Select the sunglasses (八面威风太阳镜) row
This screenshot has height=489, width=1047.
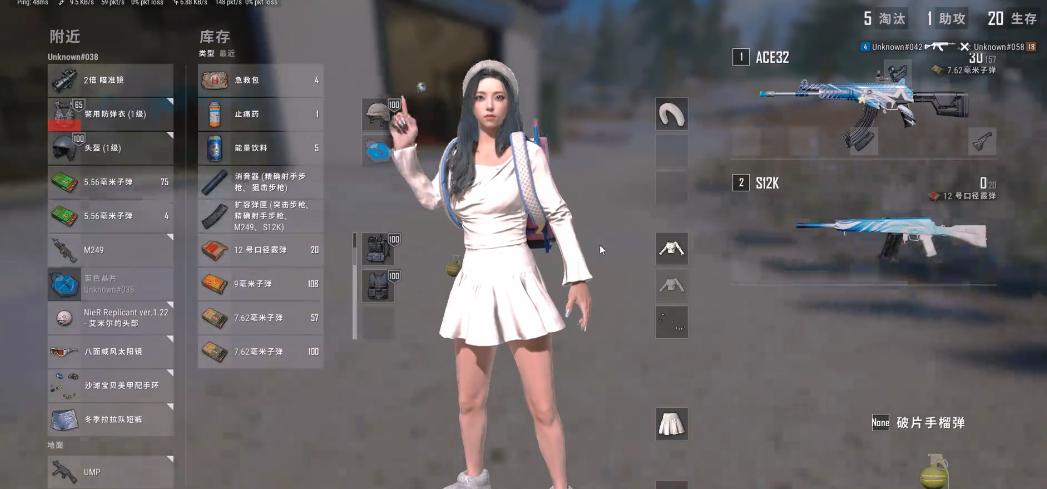point(110,352)
